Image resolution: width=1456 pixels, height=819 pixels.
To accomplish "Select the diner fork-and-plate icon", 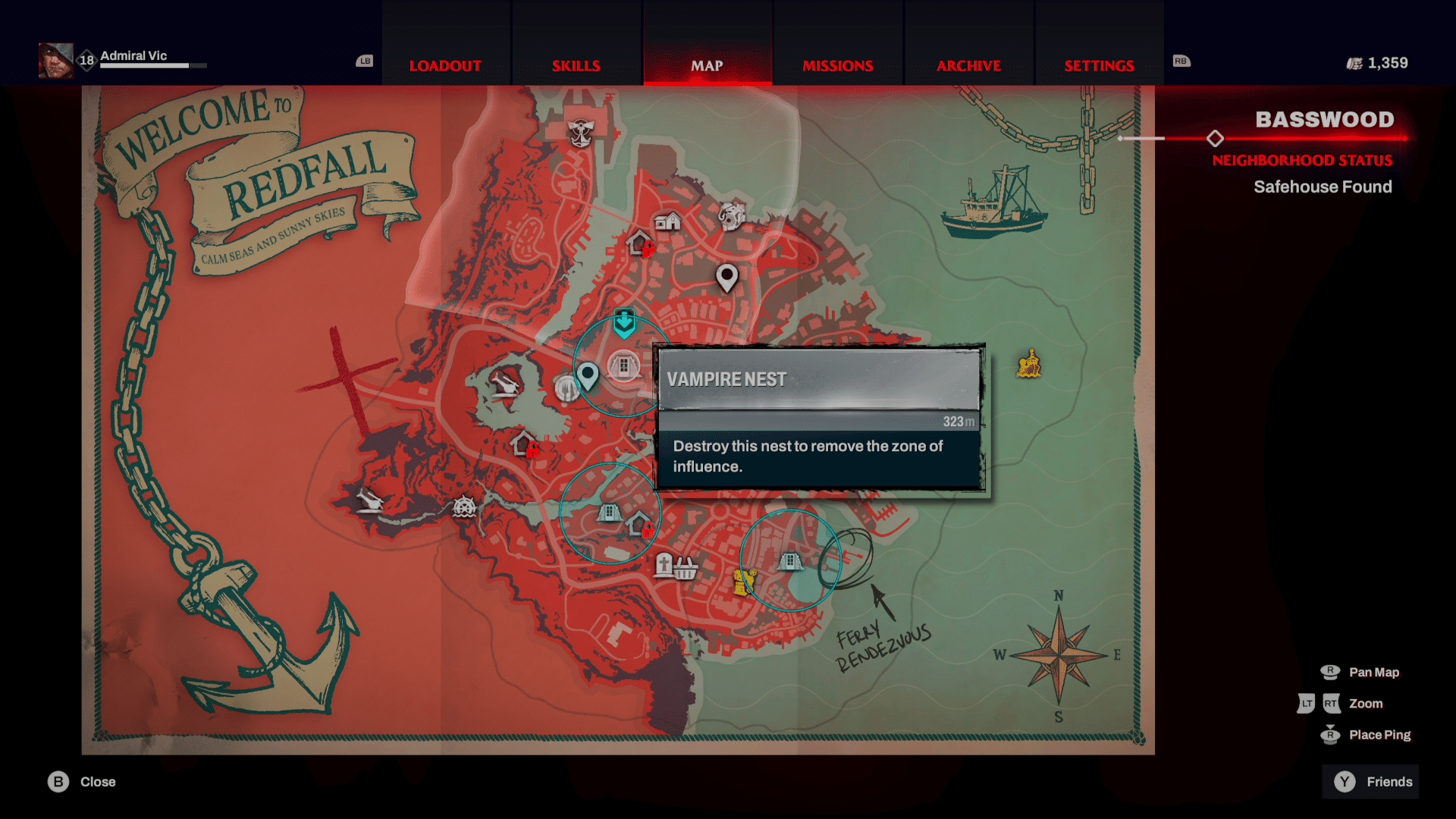I will click(567, 389).
